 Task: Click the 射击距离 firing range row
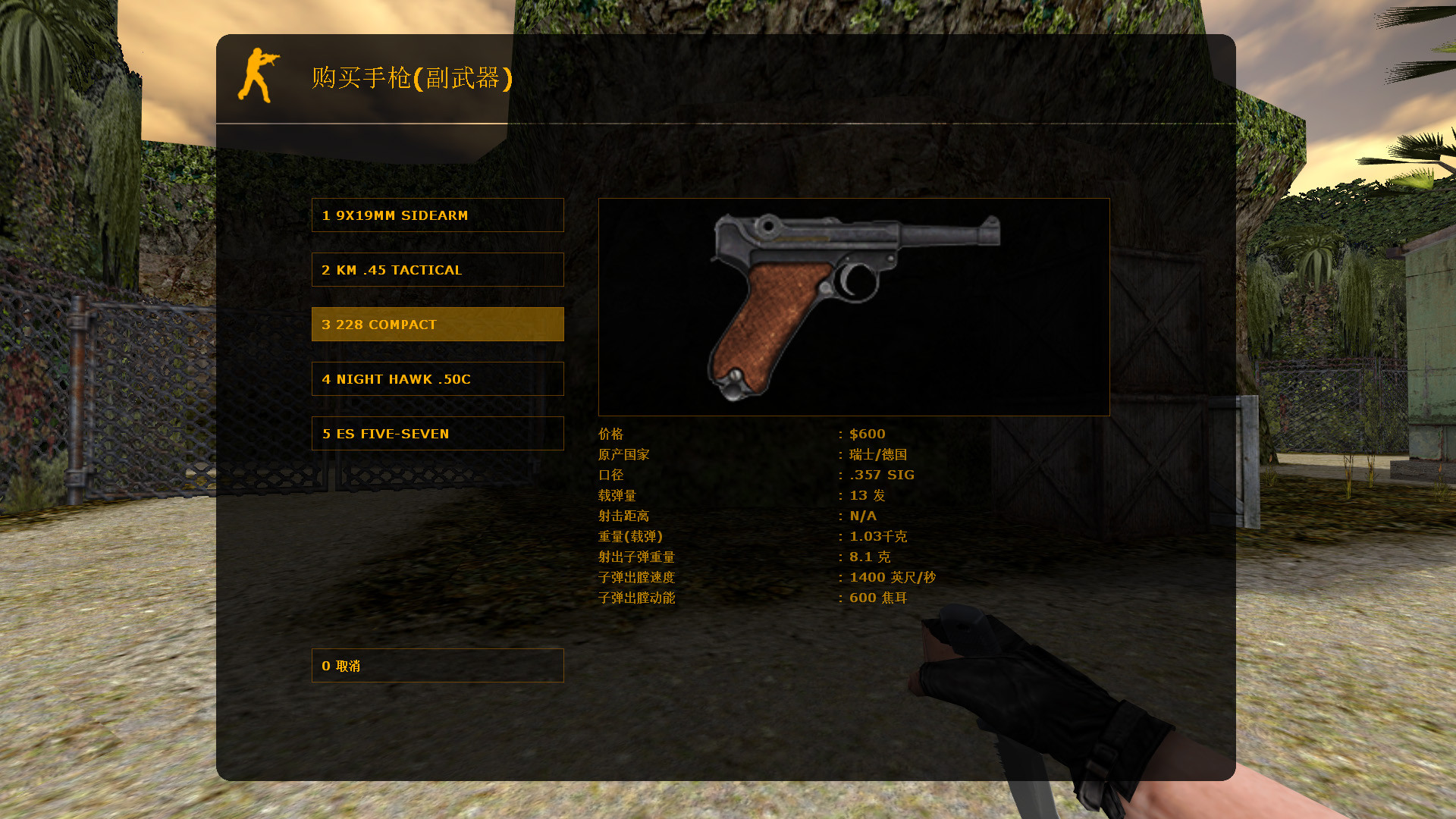(624, 516)
